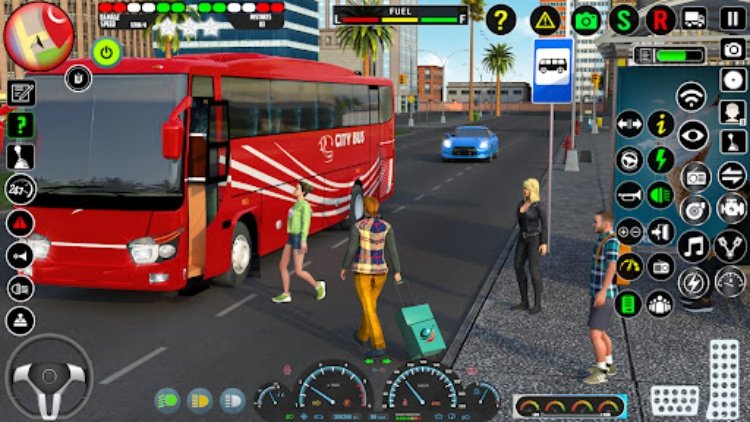The width and height of the screenshot is (750, 422).
Task: Open the yellow info icon
Action: (660, 124)
